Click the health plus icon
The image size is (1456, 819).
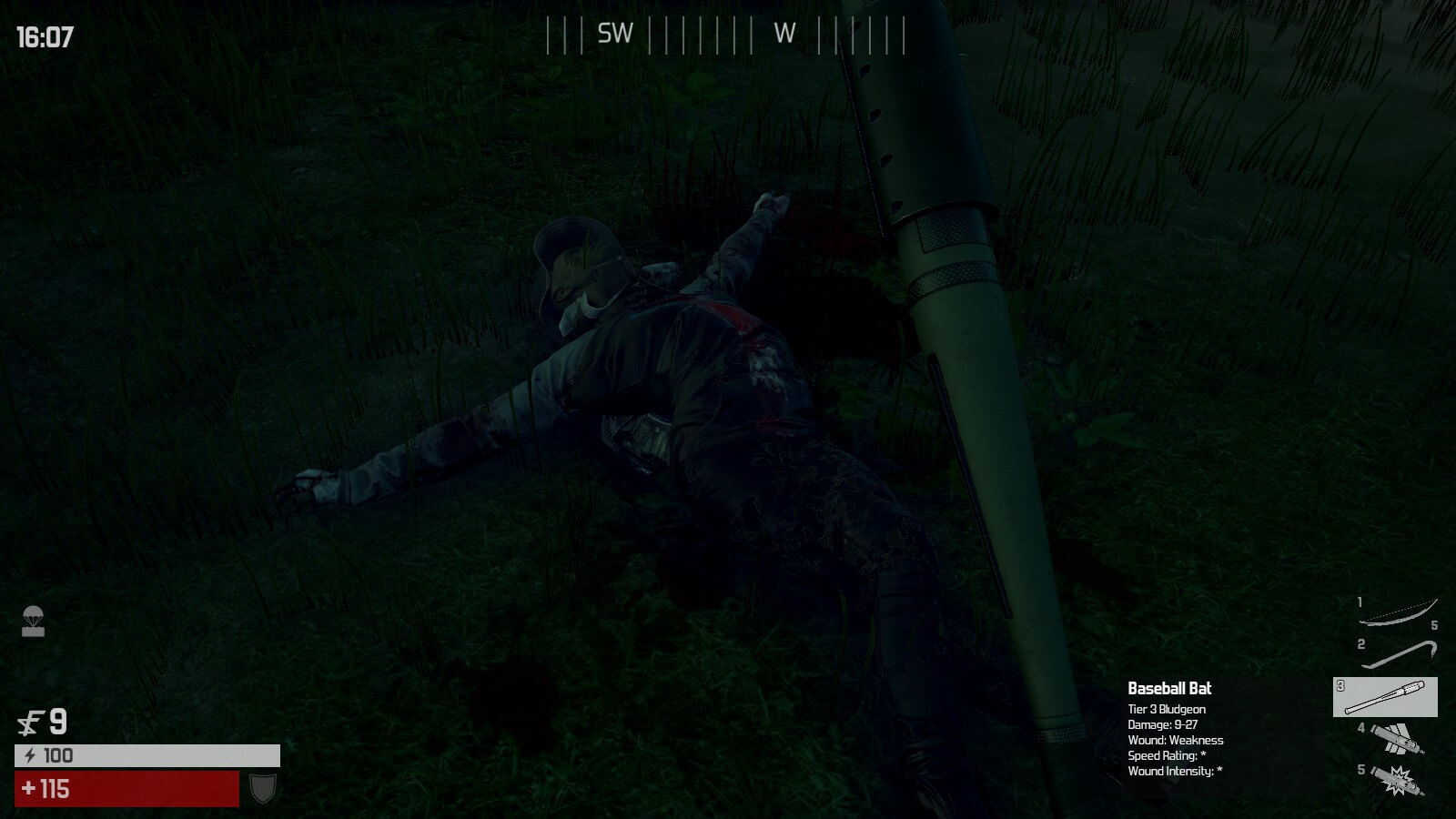point(28,785)
